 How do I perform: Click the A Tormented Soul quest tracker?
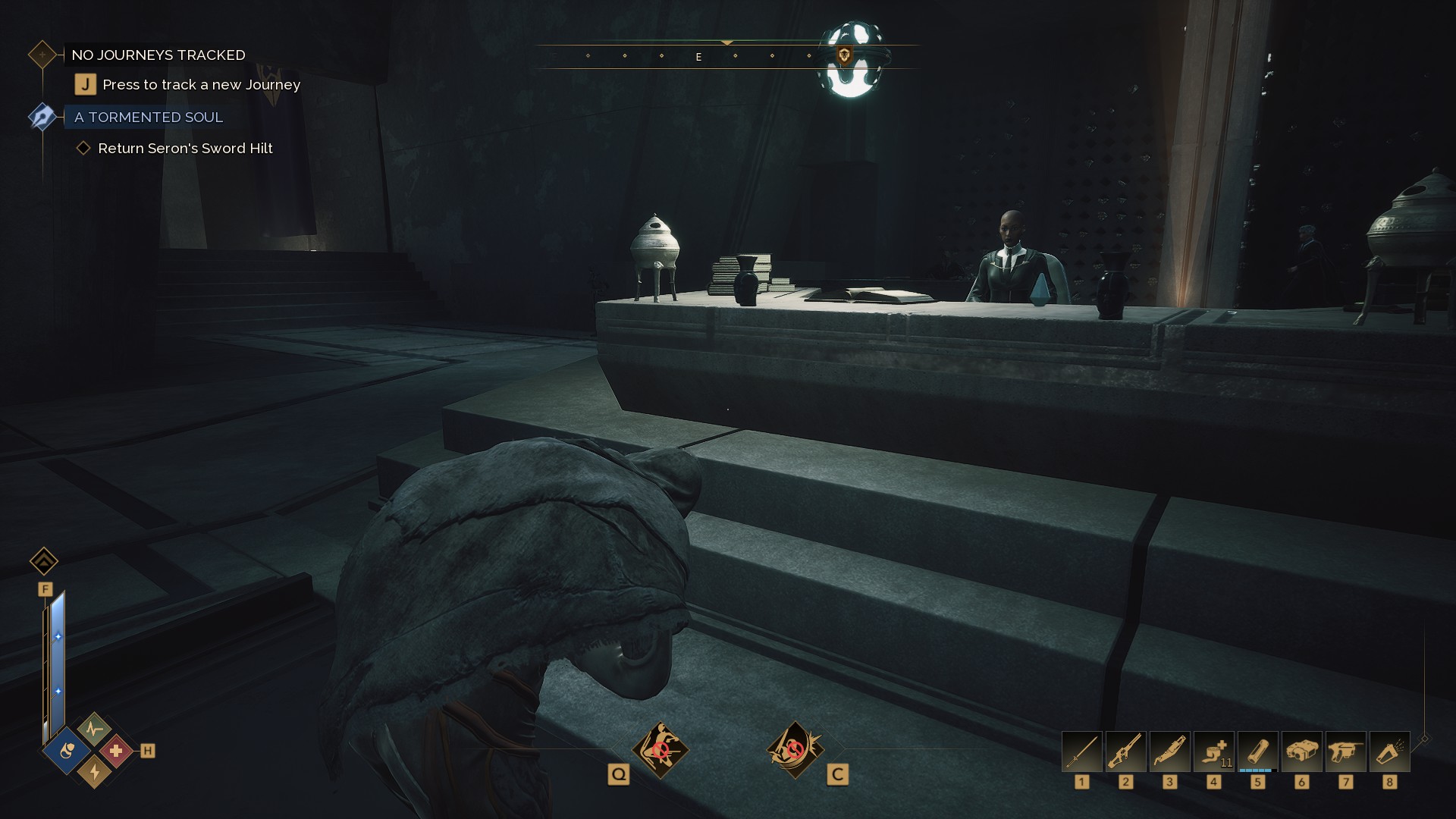click(x=149, y=117)
